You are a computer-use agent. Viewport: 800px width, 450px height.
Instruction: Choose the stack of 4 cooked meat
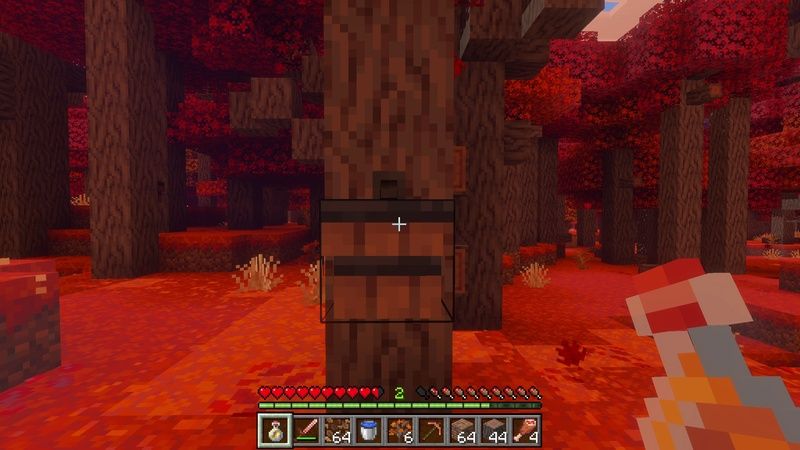tap(526, 431)
